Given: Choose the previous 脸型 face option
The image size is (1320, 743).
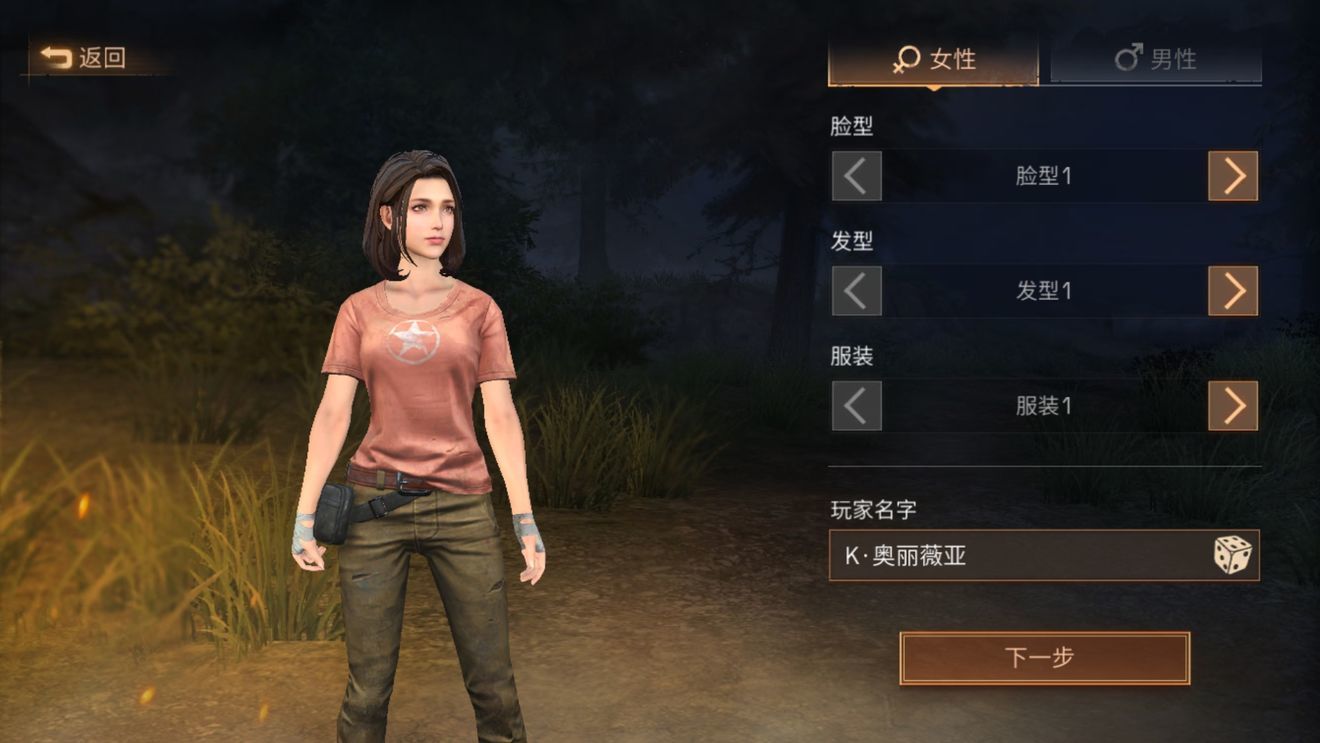Looking at the screenshot, I should tap(856, 176).
